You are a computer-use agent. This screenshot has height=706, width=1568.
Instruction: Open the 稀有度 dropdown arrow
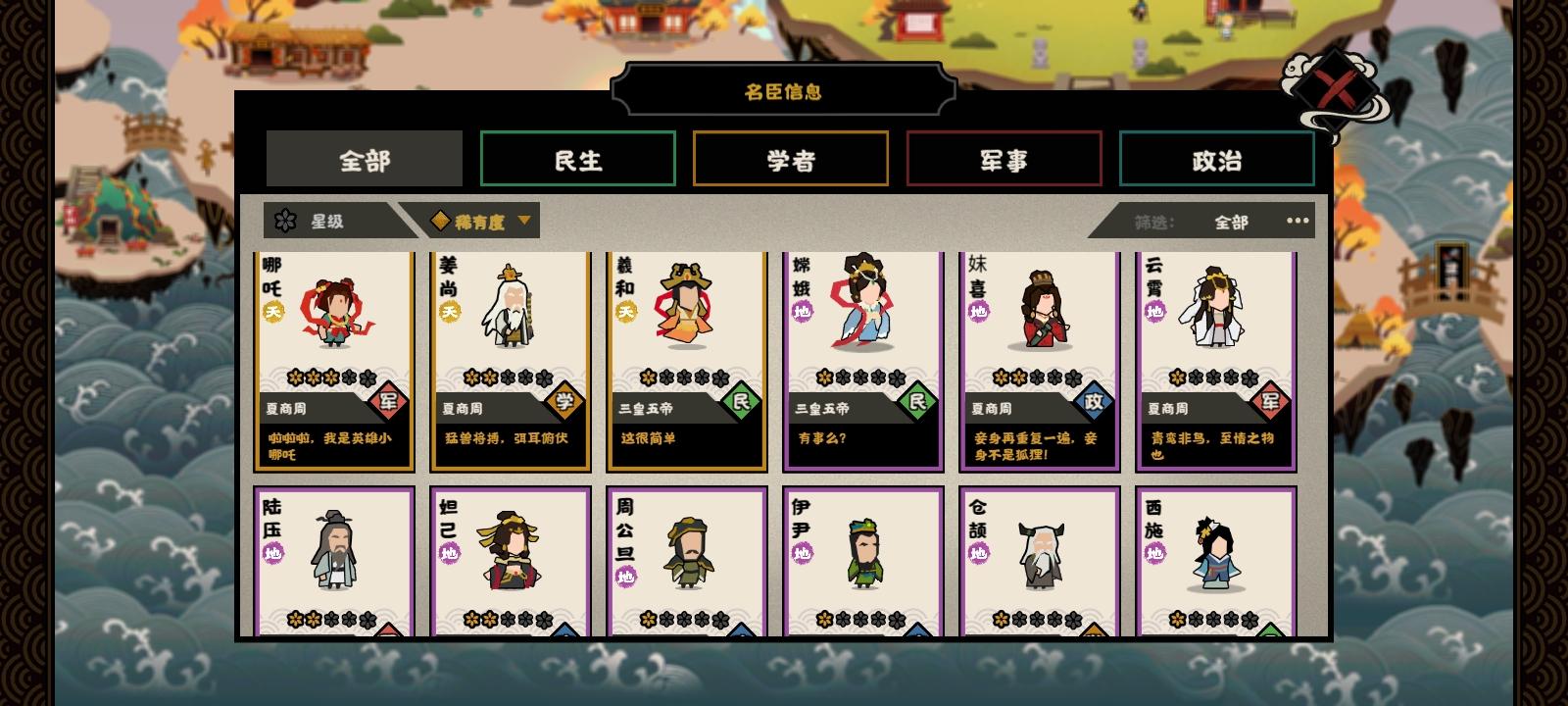[525, 220]
